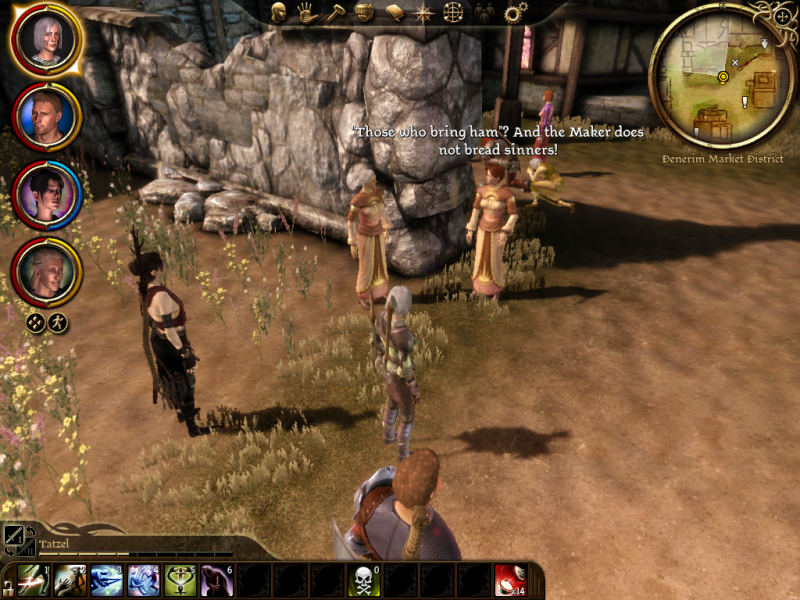This screenshot has width=800, height=600.
Task: Click the minimap zoom plus button
Action: pyautogui.click(x=781, y=16)
